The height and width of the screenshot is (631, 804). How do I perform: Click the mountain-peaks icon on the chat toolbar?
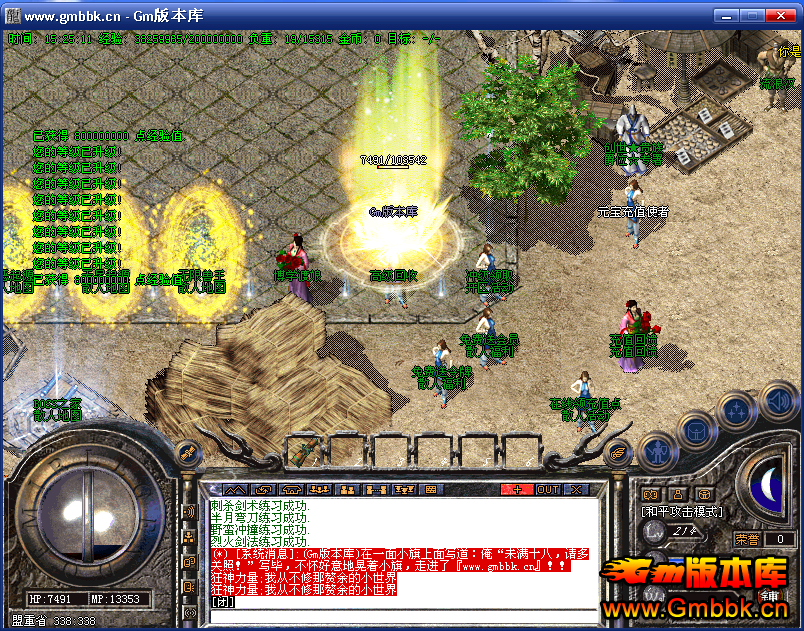pos(234,490)
